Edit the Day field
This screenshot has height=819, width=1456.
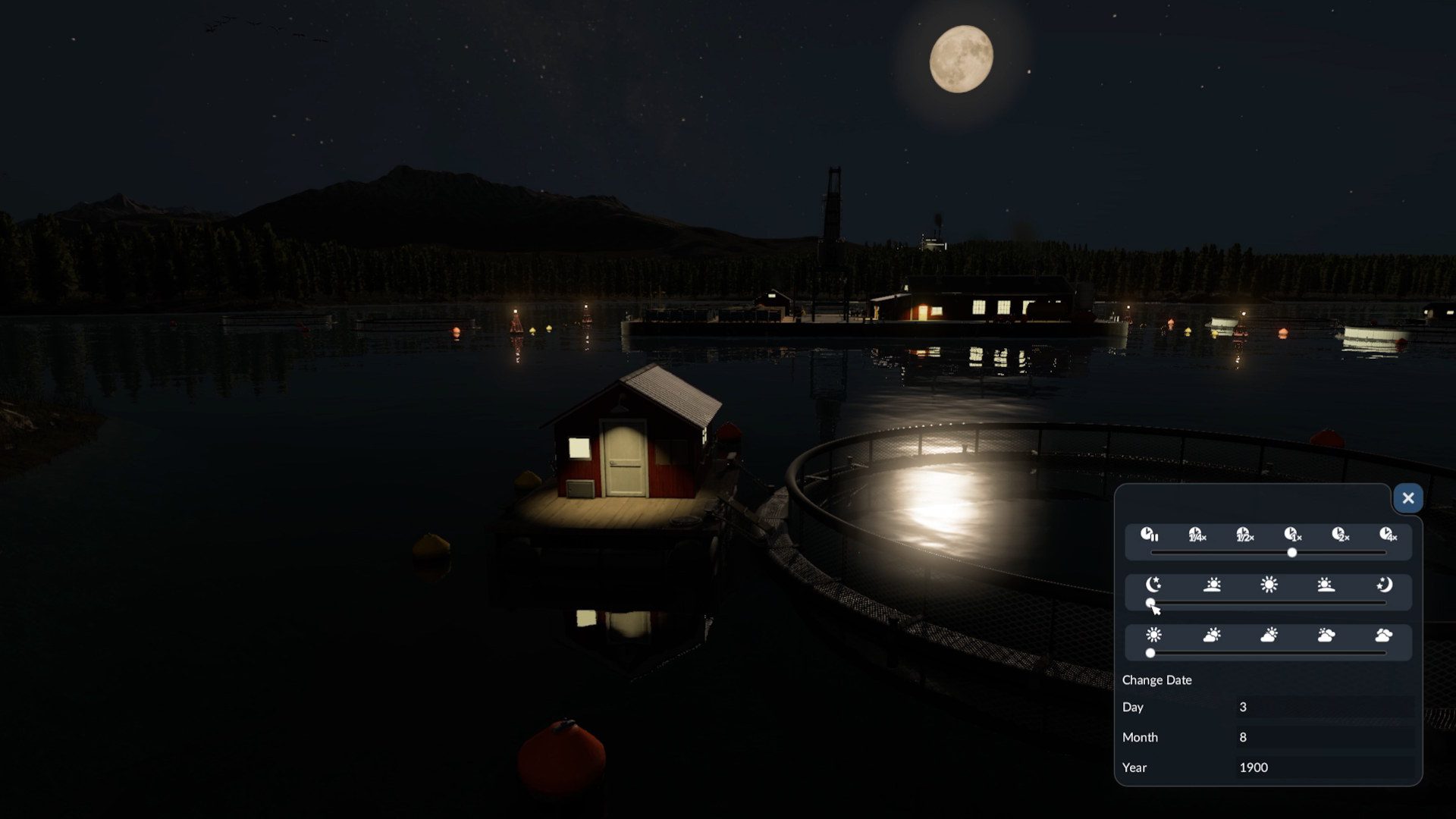point(1324,707)
